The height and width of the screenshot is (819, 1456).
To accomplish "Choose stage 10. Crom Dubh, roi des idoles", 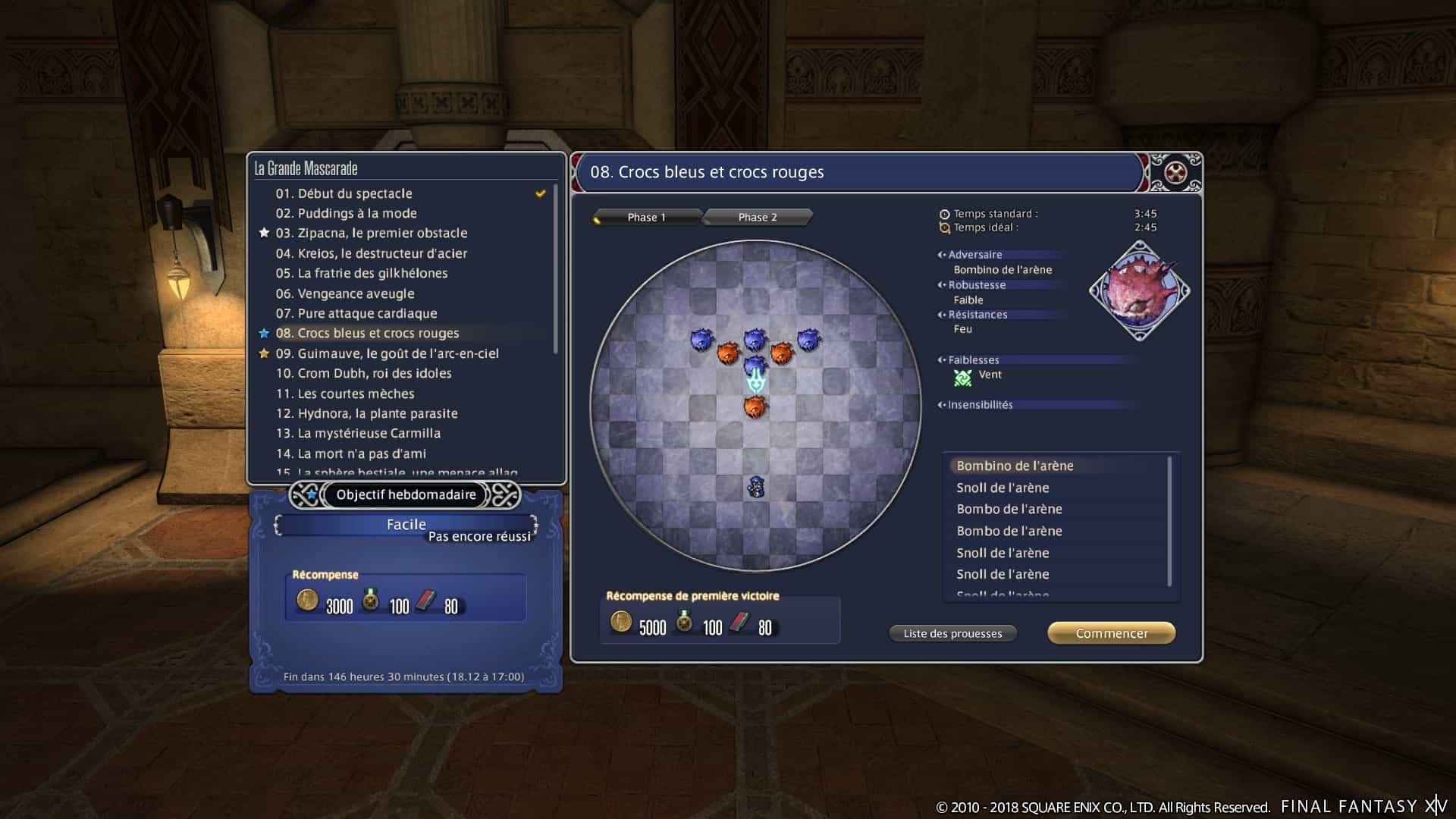I will (x=363, y=373).
